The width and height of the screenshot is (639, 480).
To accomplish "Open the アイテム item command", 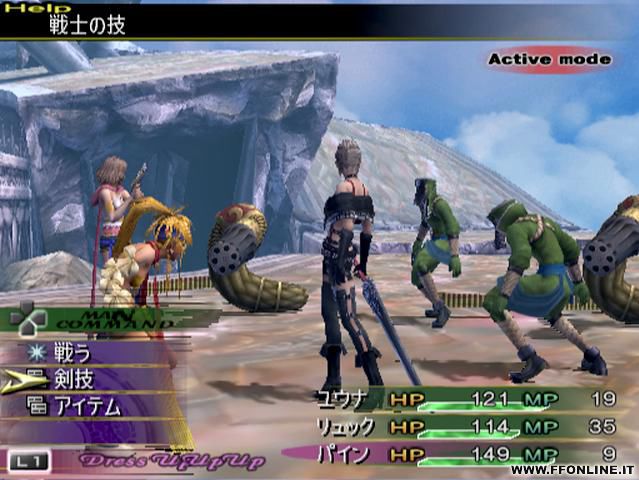I will click(x=88, y=405).
